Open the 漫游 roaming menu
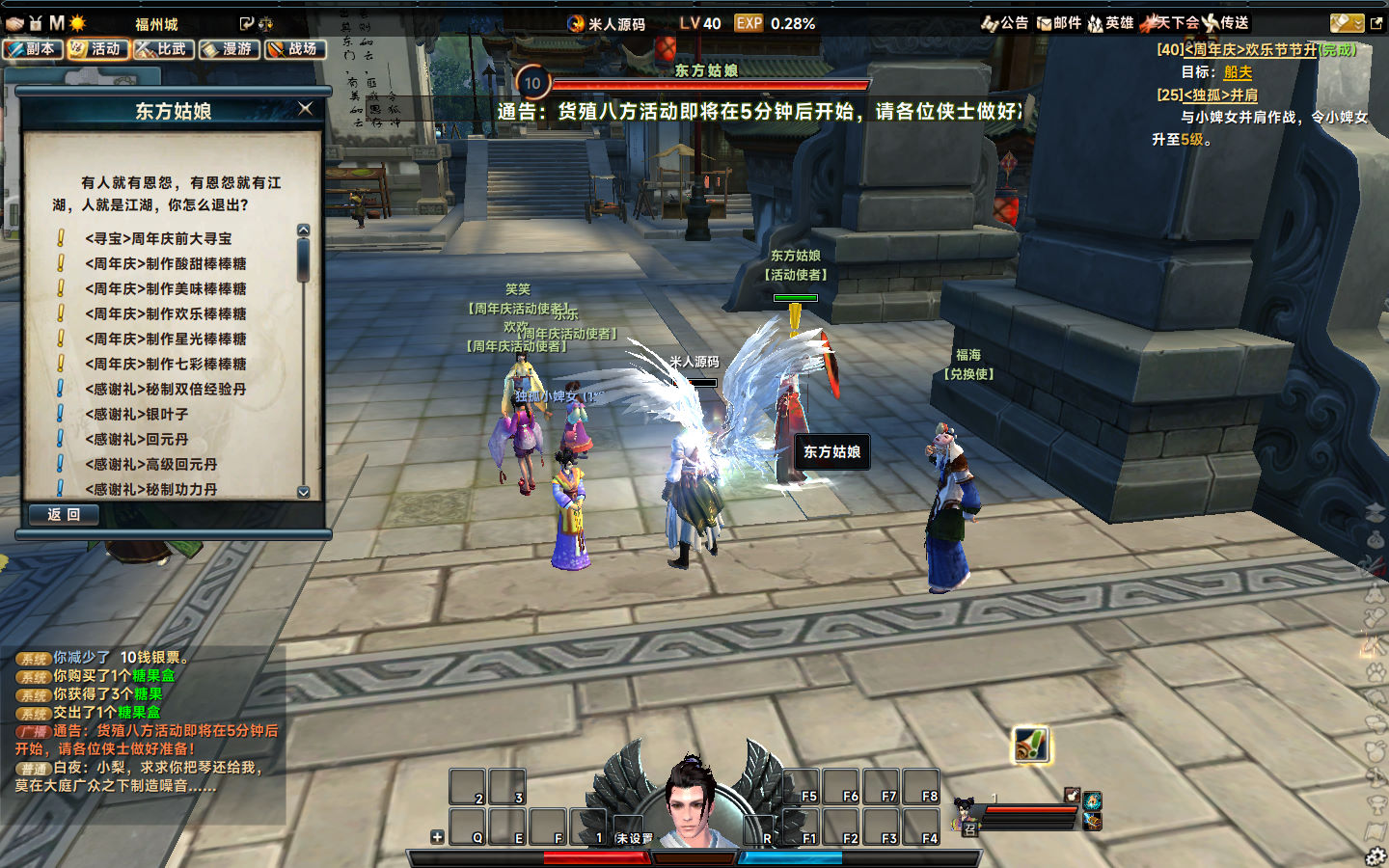The height and width of the screenshot is (868, 1389). coord(229,49)
